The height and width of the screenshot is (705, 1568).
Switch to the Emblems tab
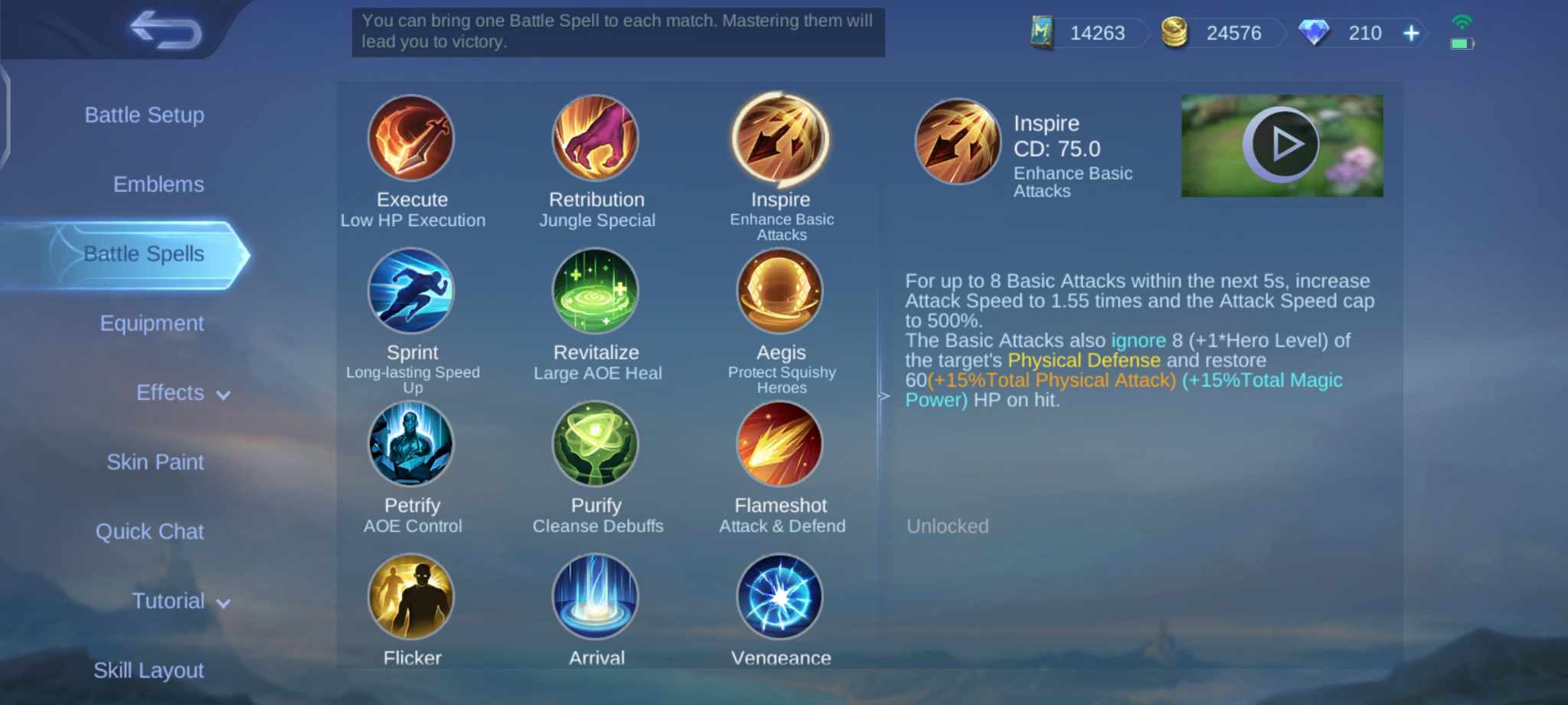(158, 184)
